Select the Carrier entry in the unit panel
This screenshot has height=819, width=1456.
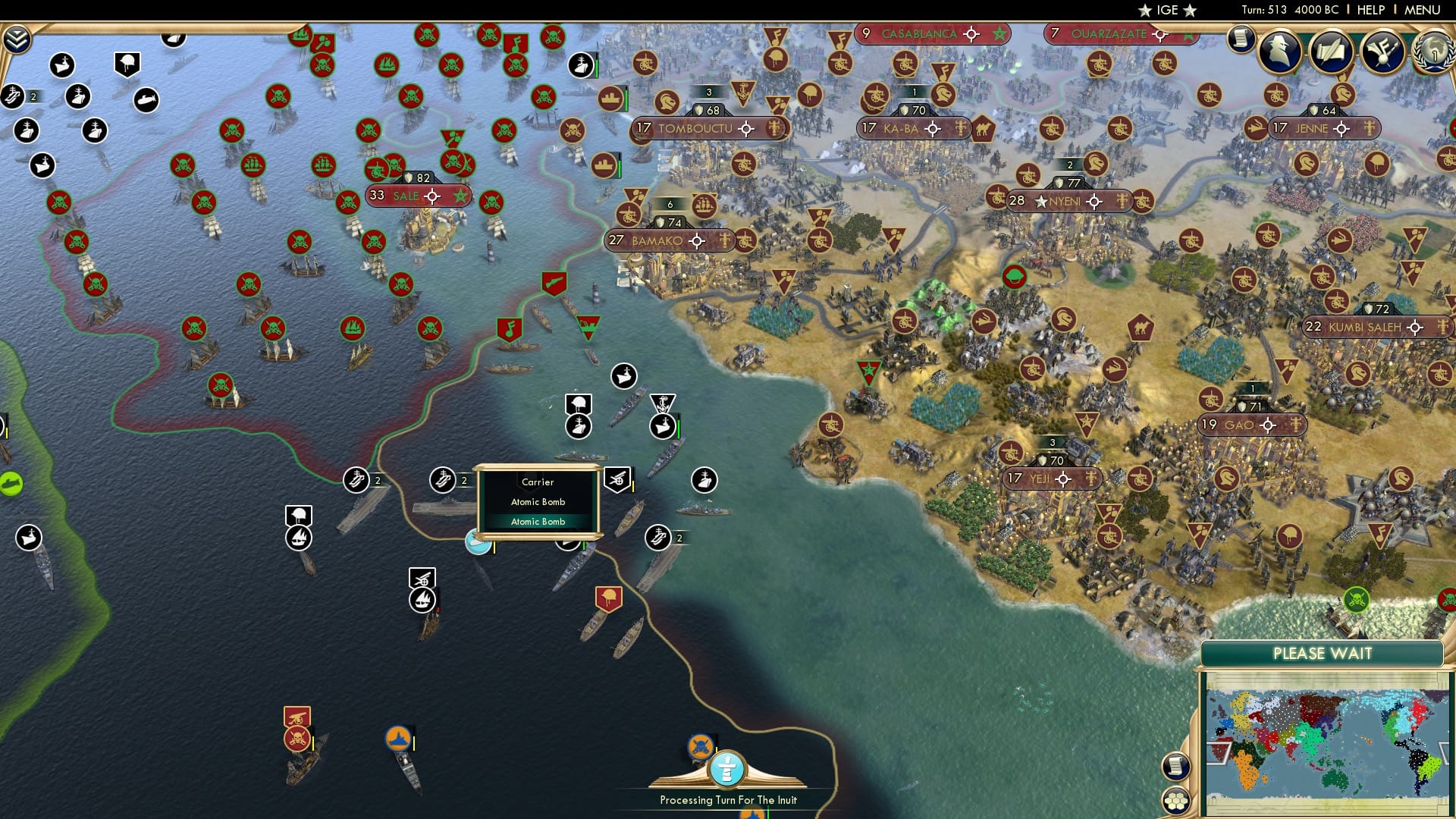pyautogui.click(x=536, y=482)
